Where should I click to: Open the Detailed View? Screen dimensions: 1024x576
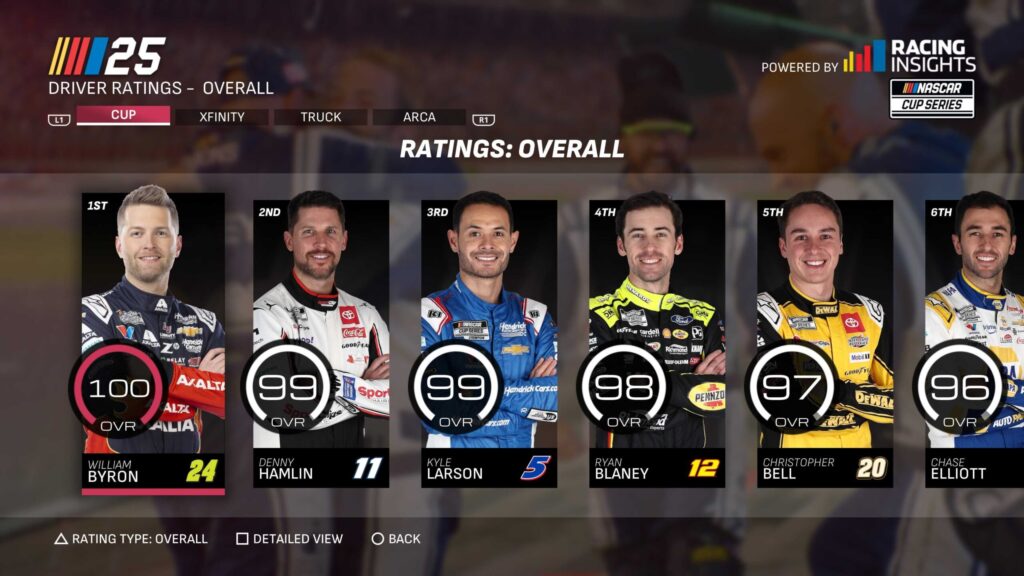[289, 539]
